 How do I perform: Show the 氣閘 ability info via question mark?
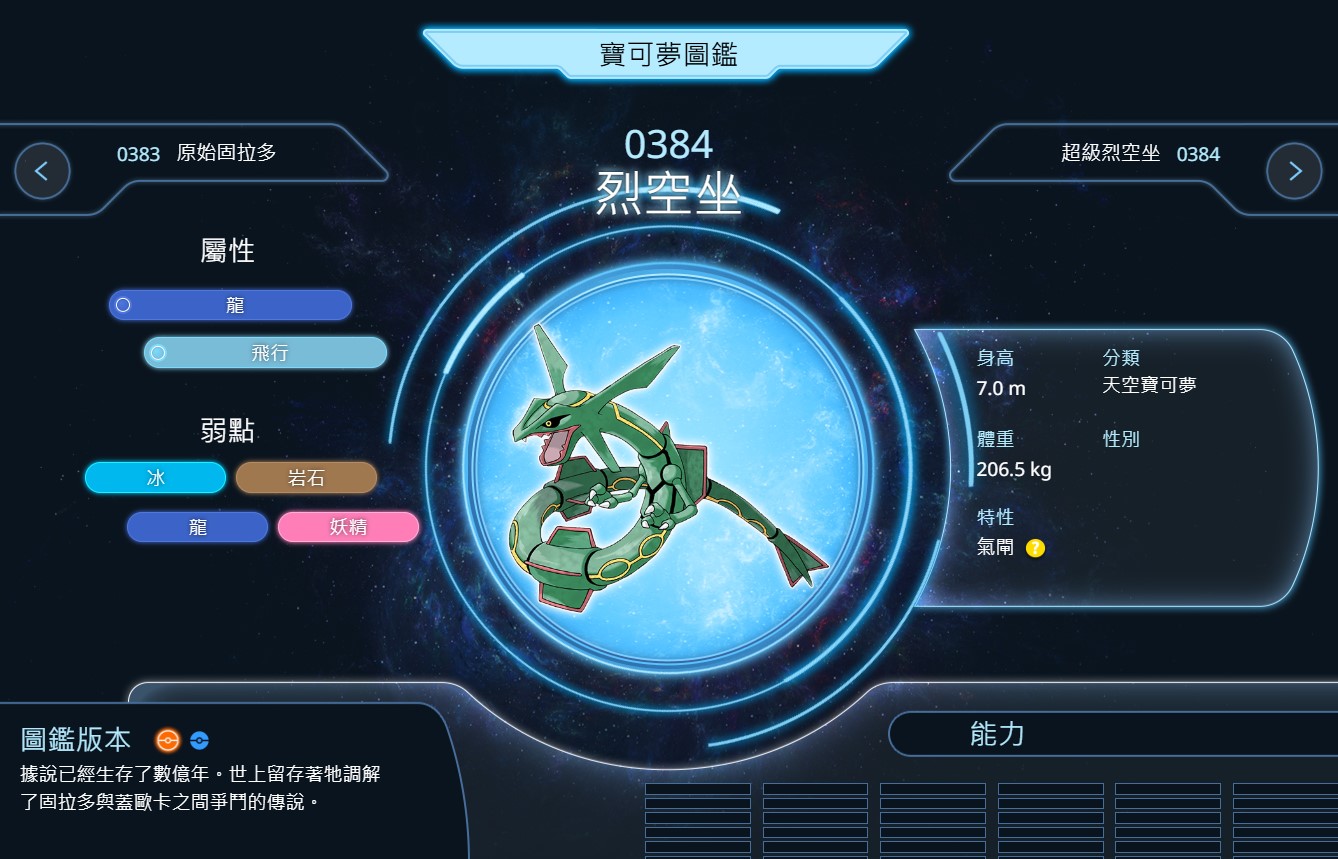[1035, 548]
